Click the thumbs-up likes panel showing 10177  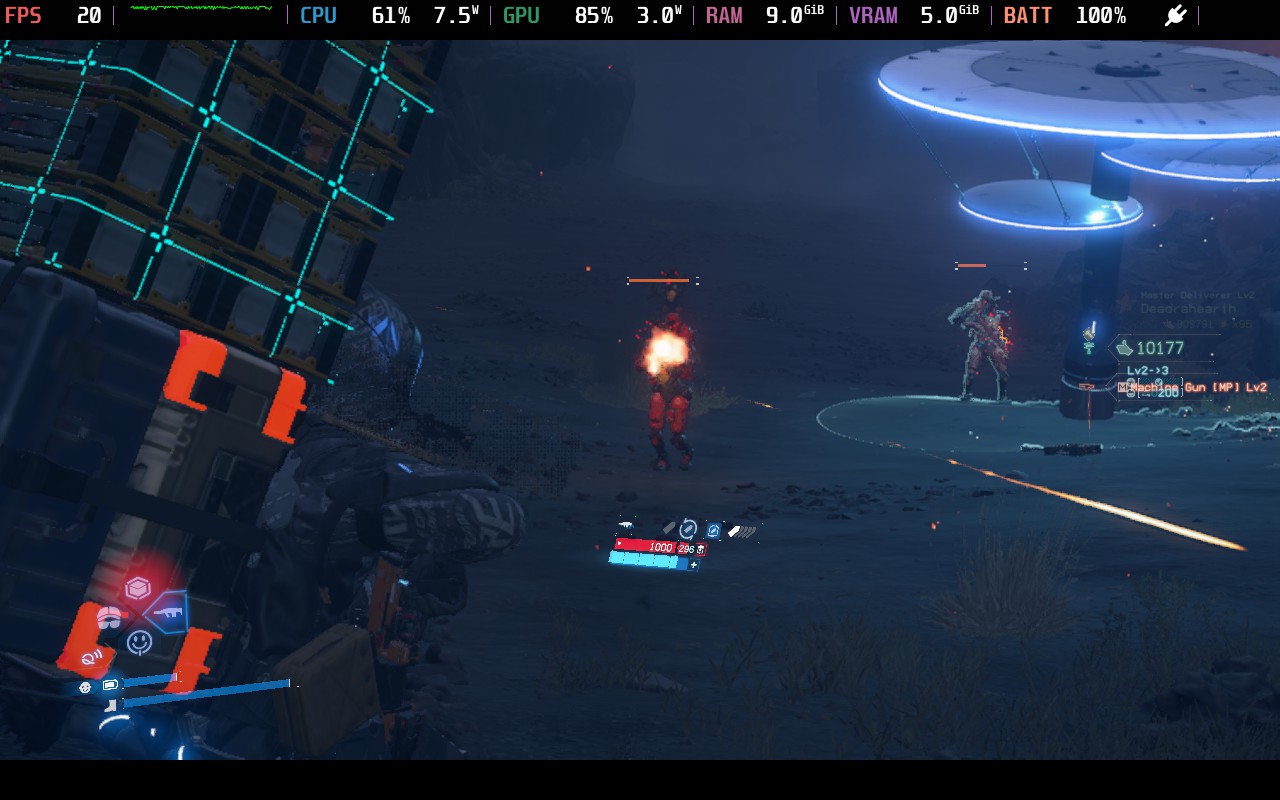[x=1160, y=348]
